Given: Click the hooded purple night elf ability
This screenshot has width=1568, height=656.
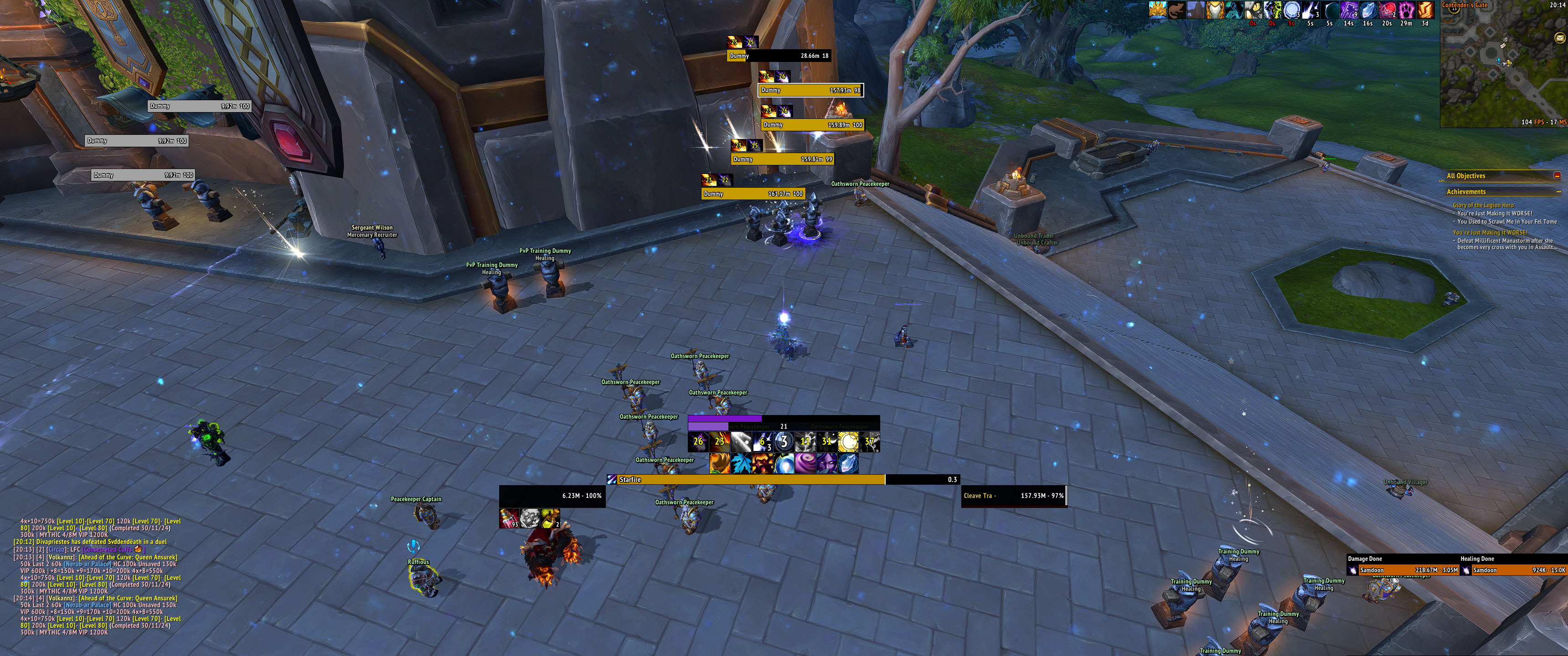Looking at the screenshot, I should (826, 464).
